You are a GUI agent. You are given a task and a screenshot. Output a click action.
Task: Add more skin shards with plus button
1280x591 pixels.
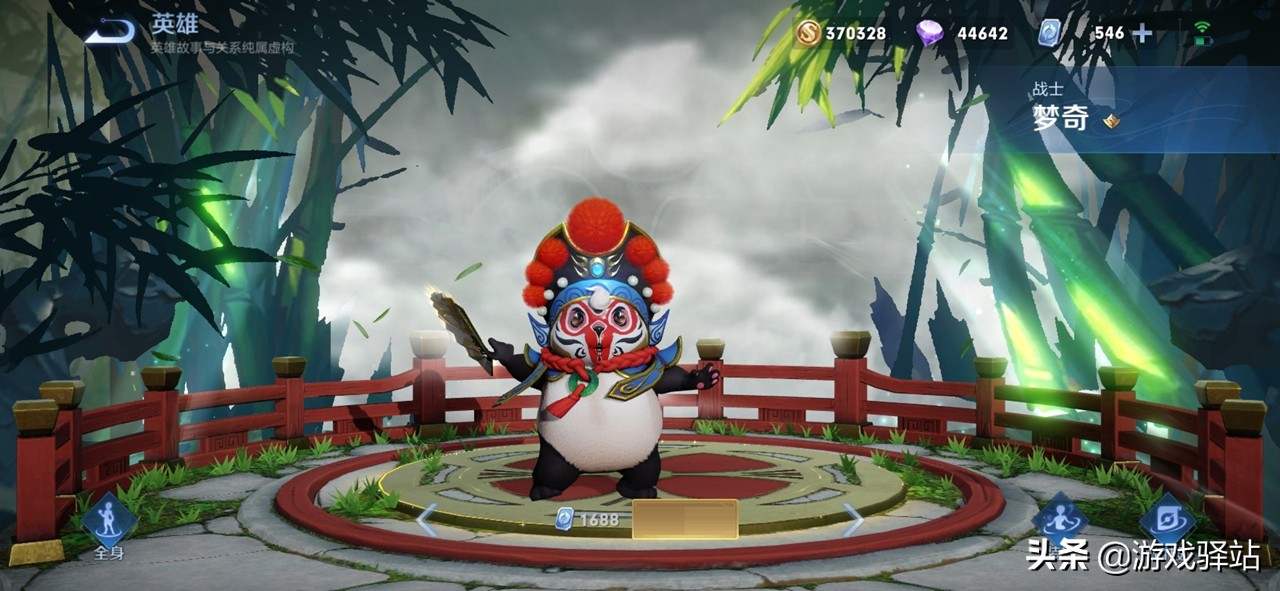coord(1141,33)
